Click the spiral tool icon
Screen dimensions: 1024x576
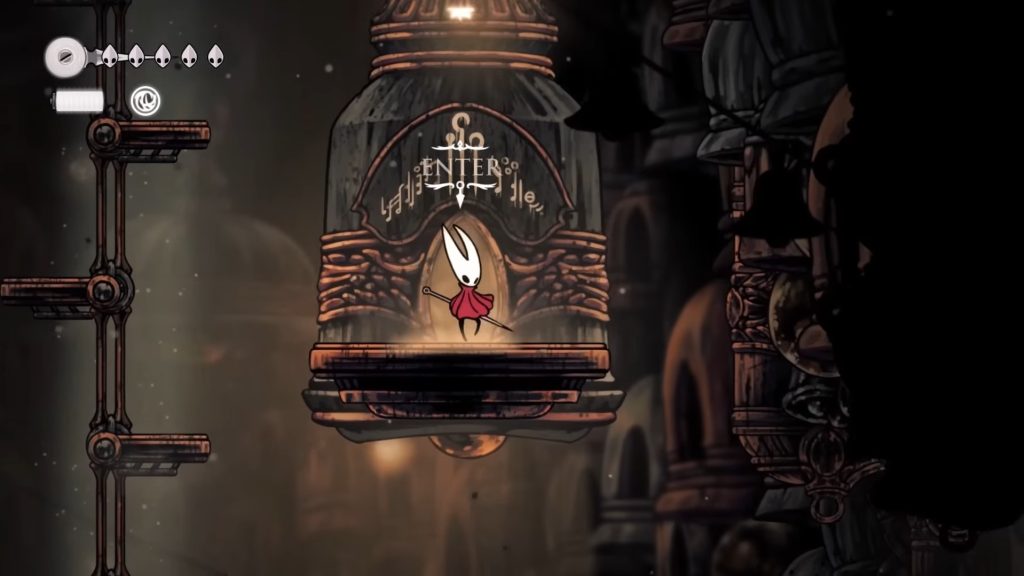point(144,100)
